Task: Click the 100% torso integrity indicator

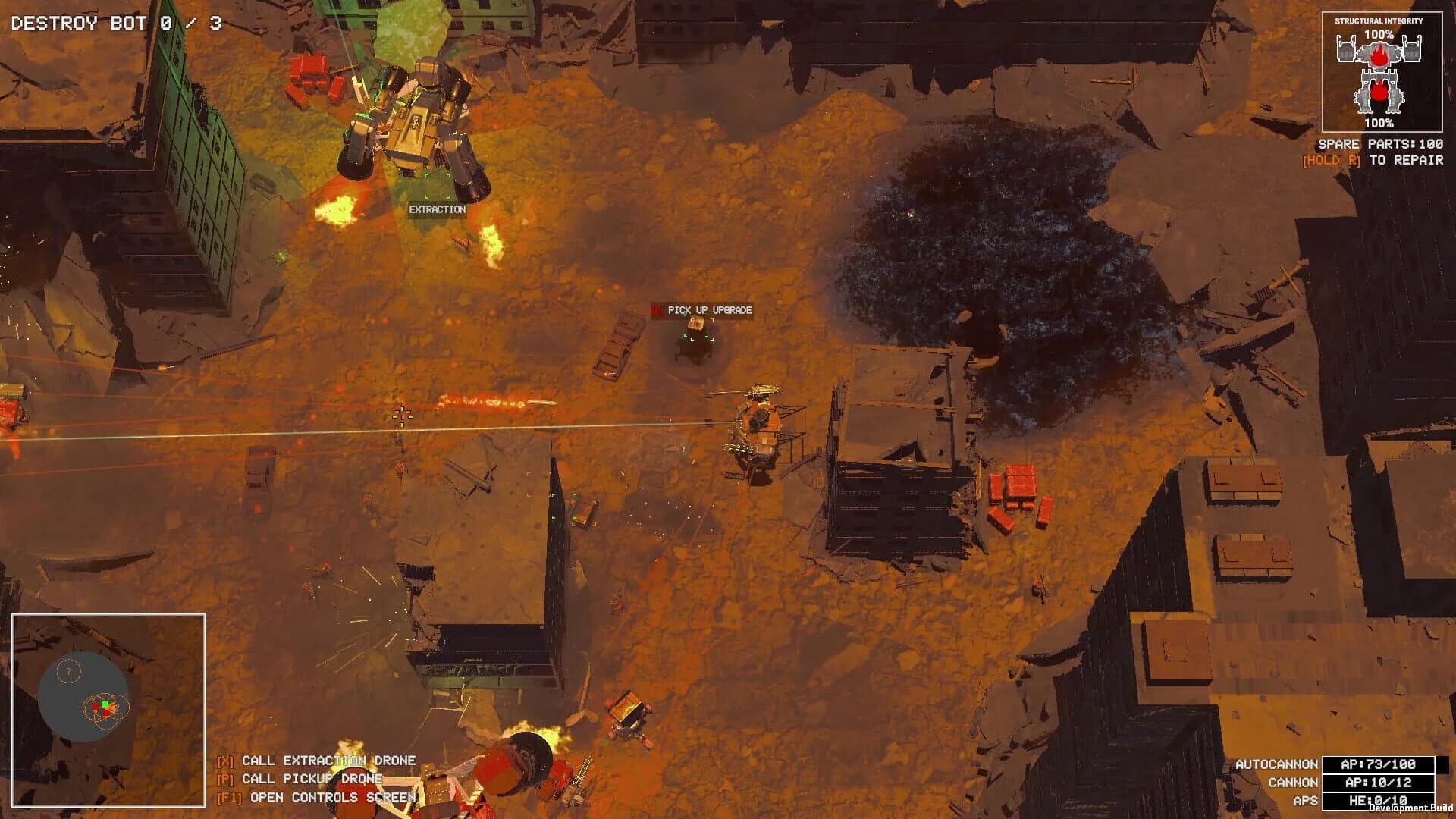Action: [x=1379, y=34]
